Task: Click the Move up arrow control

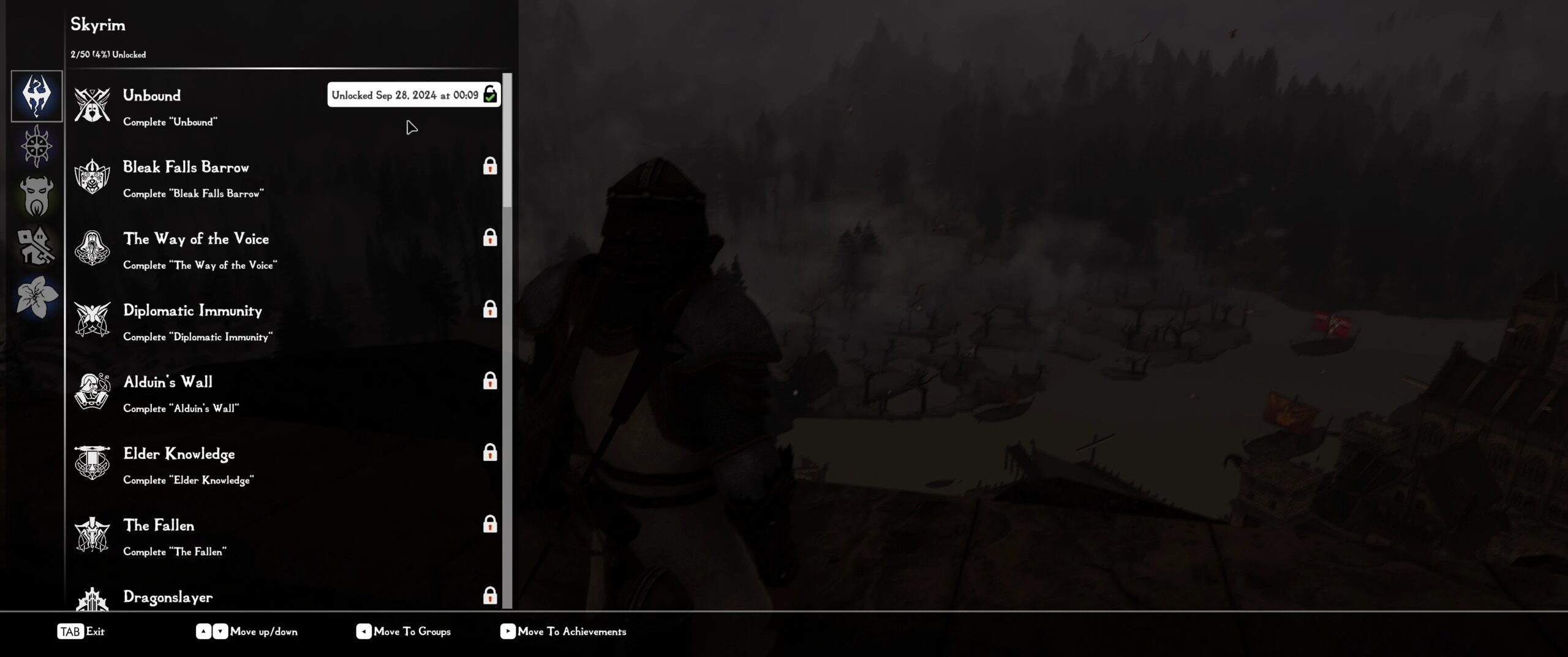Action: (x=203, y=631)
